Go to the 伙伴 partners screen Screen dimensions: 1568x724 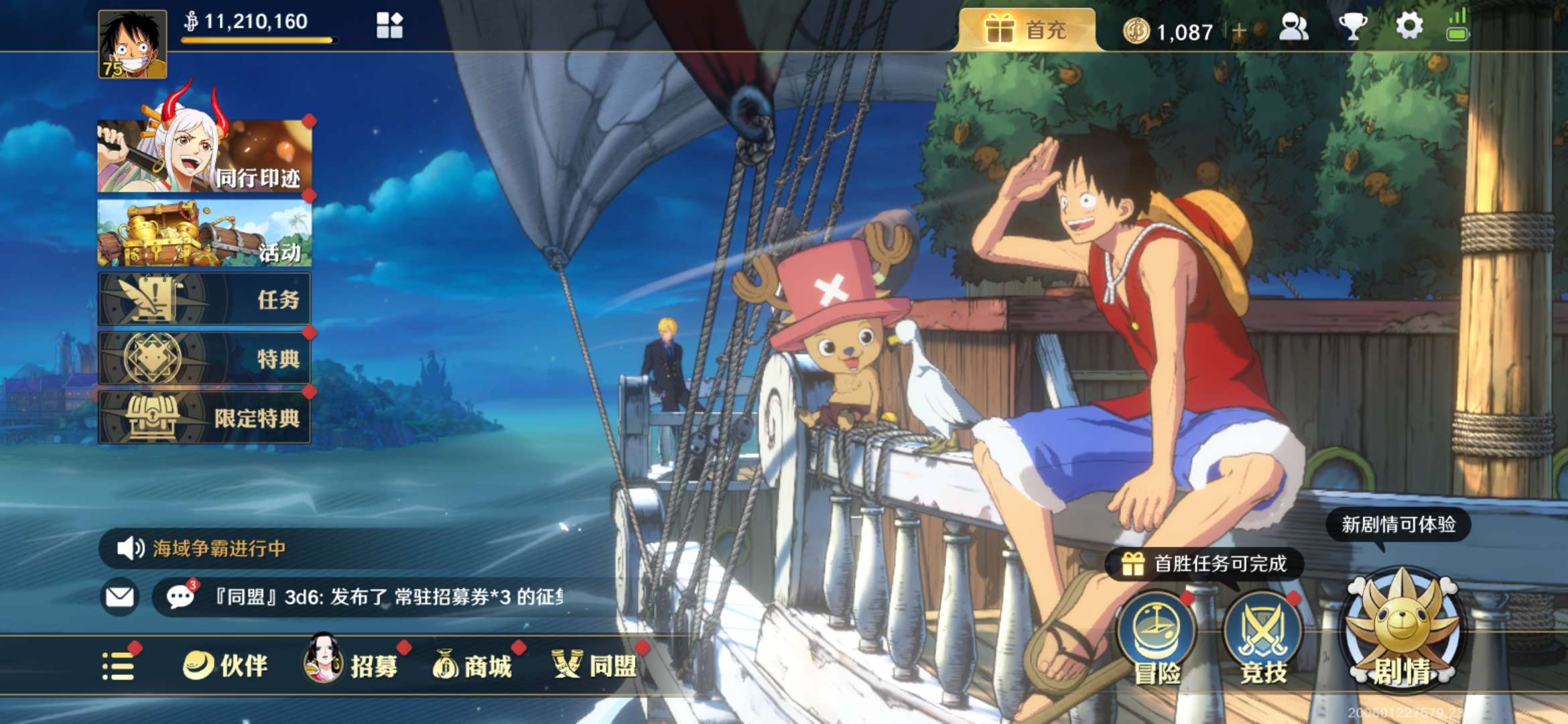tap(226, 666)
